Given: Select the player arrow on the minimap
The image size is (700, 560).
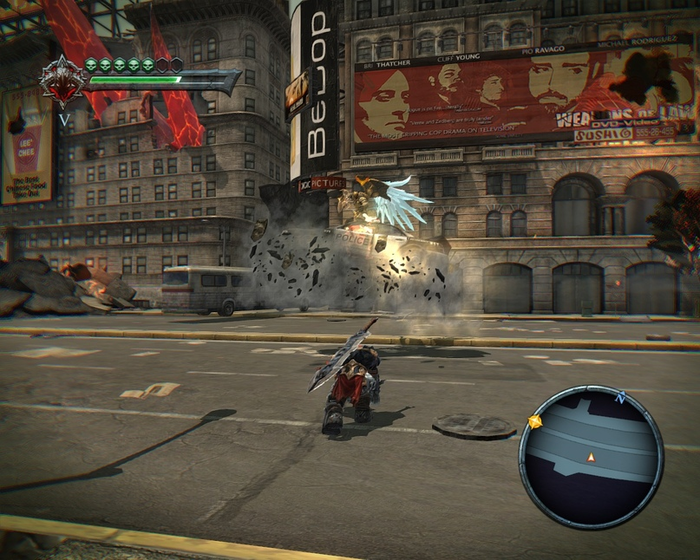Looking at the screenshot, I should (591, 457).
